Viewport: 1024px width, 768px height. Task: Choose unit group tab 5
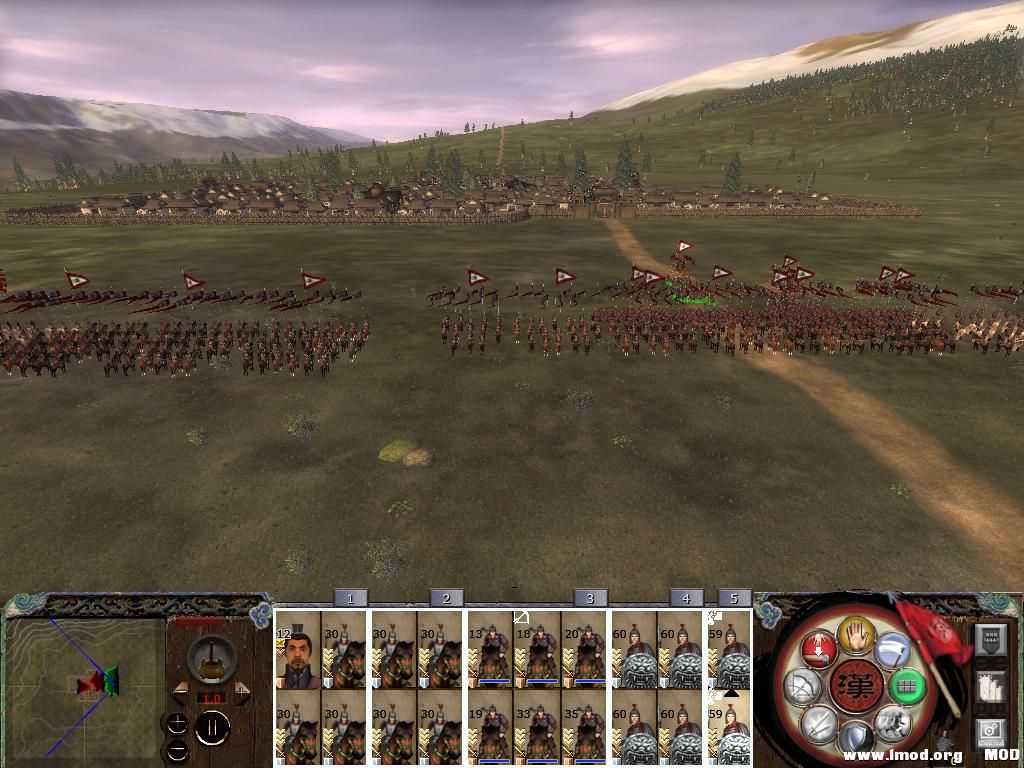(x=734, y=598)
